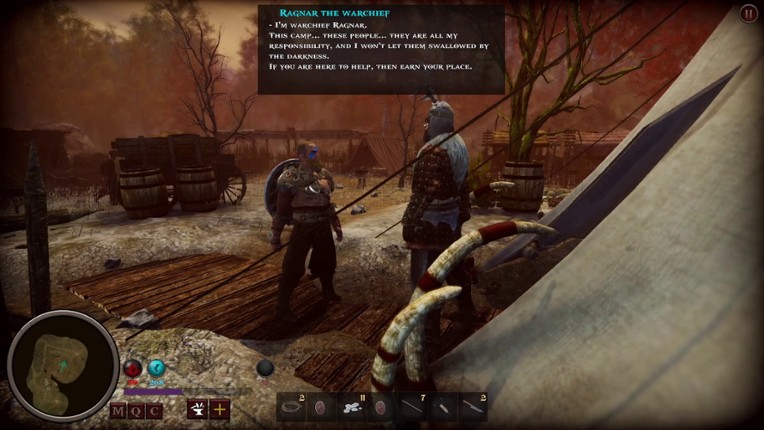Select the coiled rope hotbar slot
The height and width of the screenshot is (430, 764).
coord(292,407)
